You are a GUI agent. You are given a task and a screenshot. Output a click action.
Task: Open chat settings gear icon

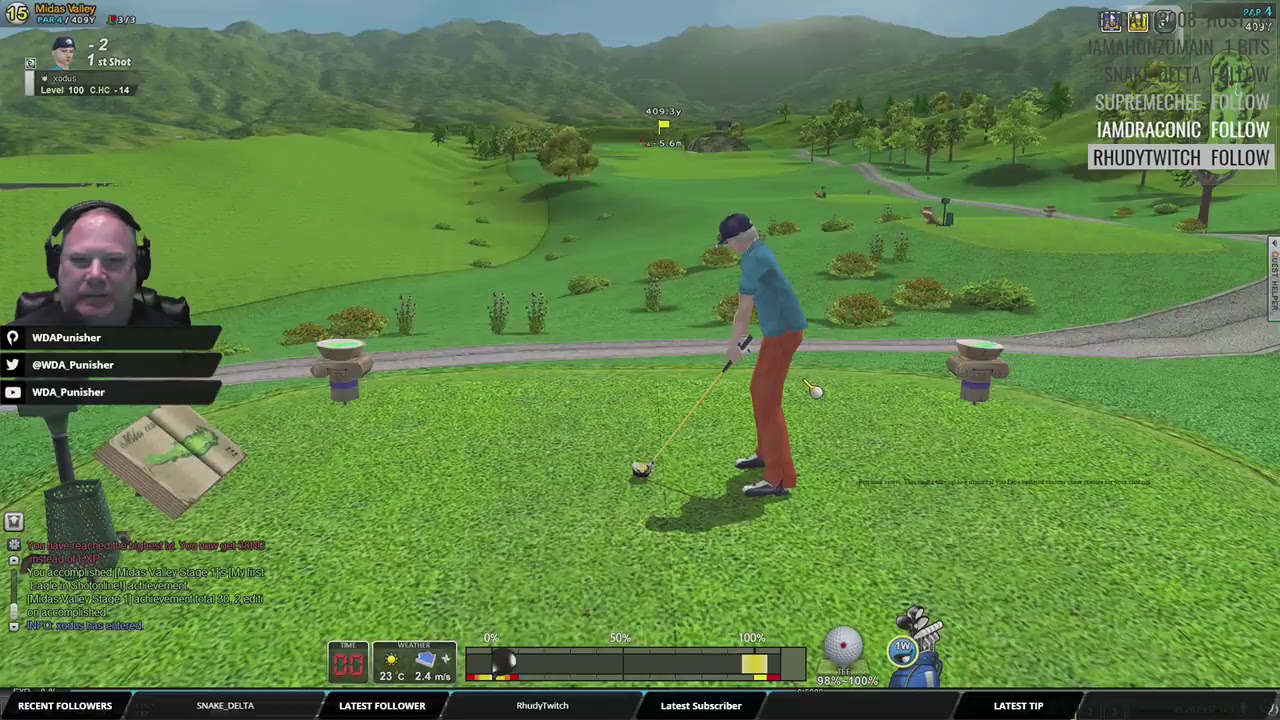tap(13, 545)
